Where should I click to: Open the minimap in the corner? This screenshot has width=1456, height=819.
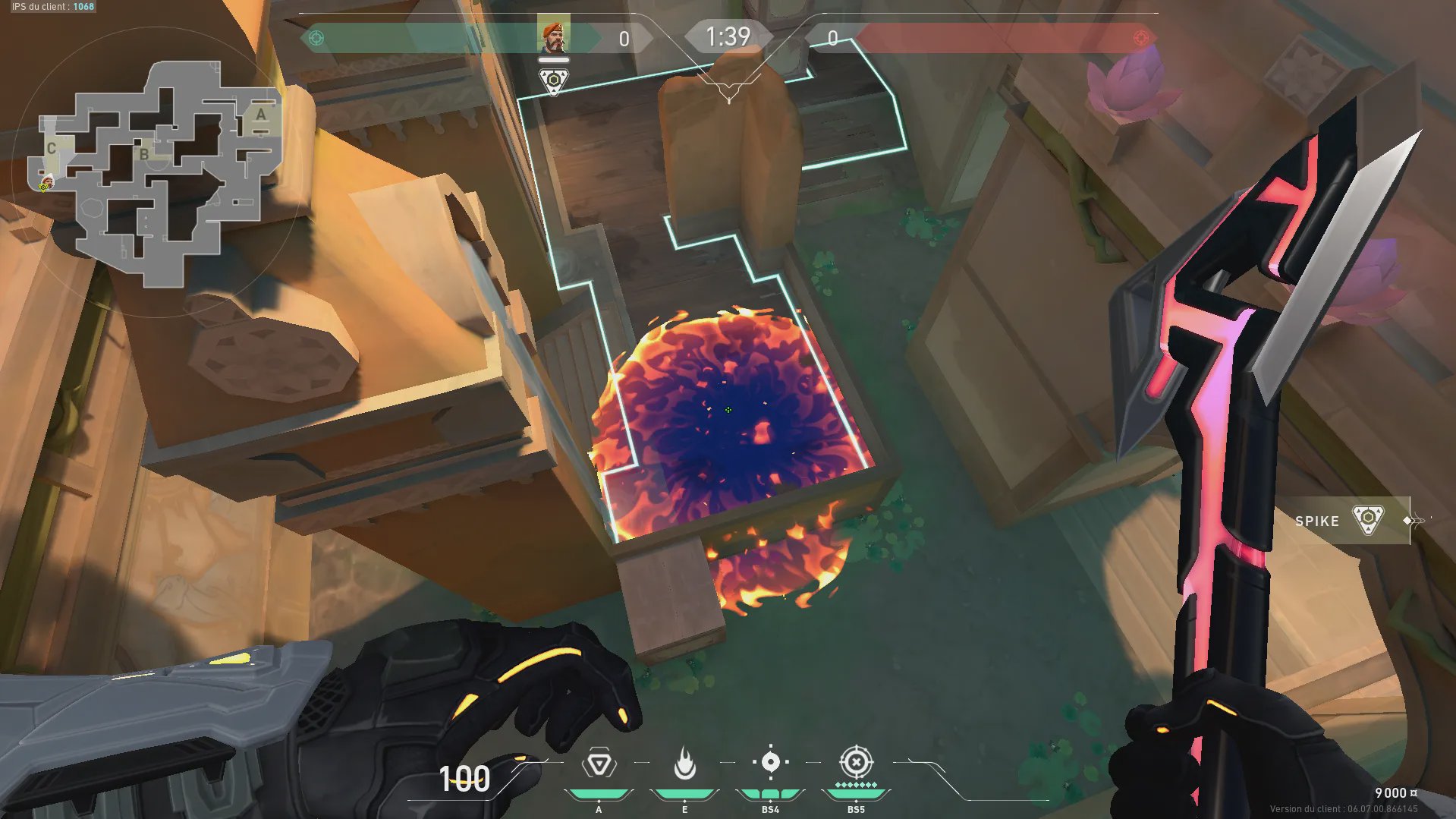[156, 171]
